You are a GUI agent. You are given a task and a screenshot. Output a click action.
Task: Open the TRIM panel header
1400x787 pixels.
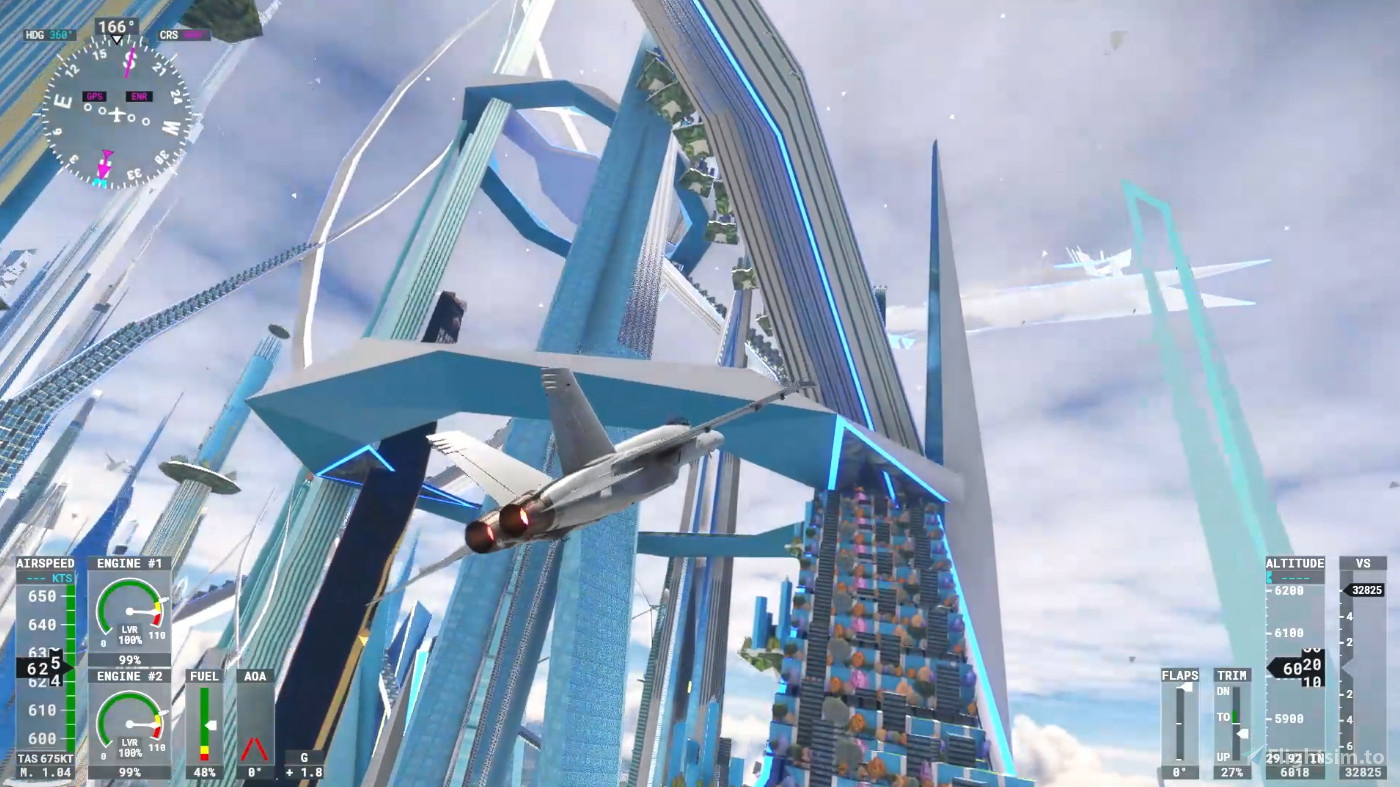(x=1232, y=676)
